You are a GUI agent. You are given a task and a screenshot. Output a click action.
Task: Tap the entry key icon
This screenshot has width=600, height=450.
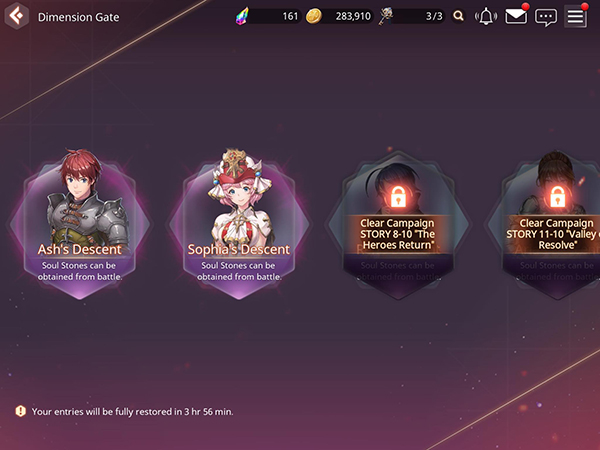386,16
